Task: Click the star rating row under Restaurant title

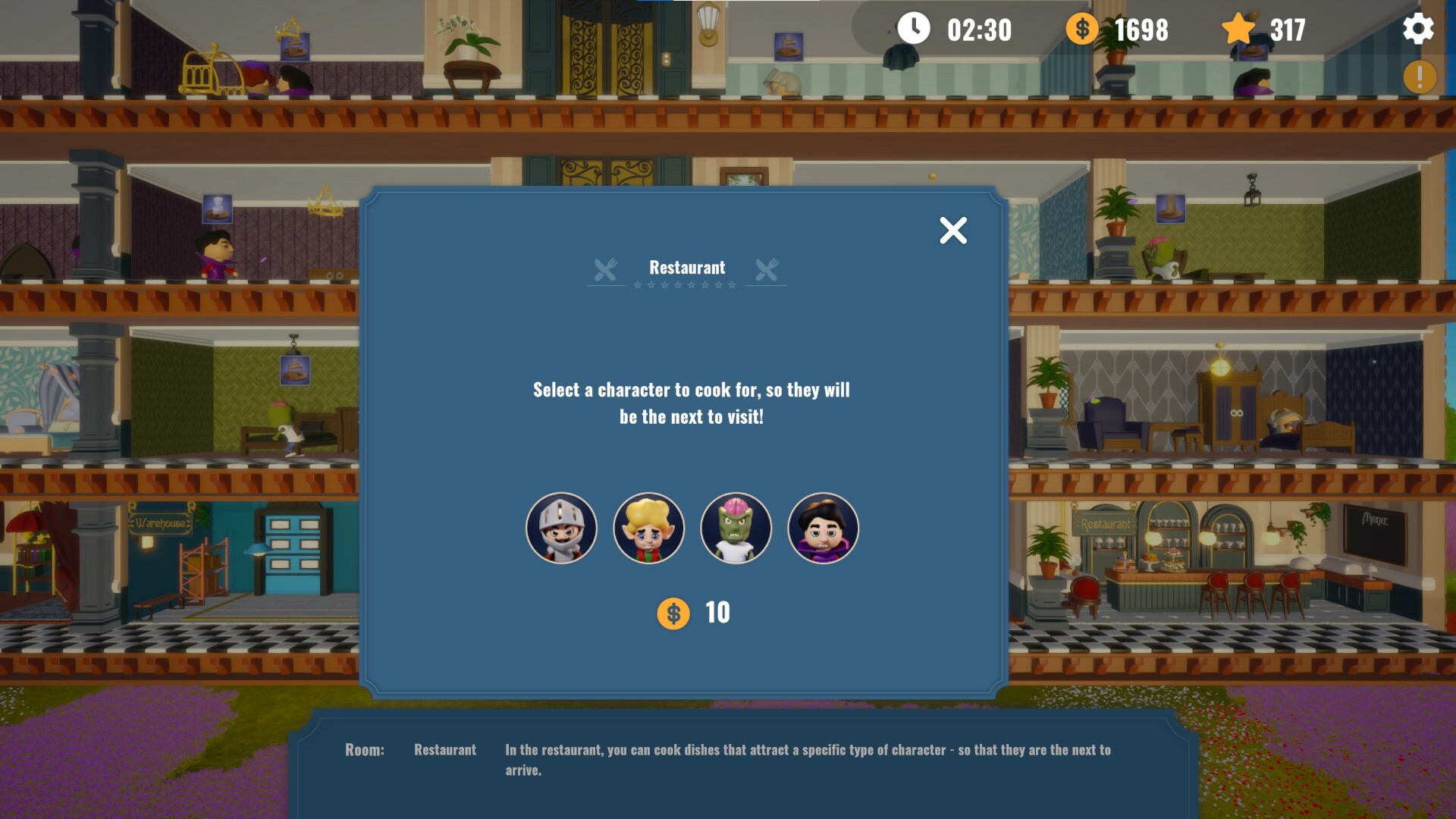Action: coord(686,285)
